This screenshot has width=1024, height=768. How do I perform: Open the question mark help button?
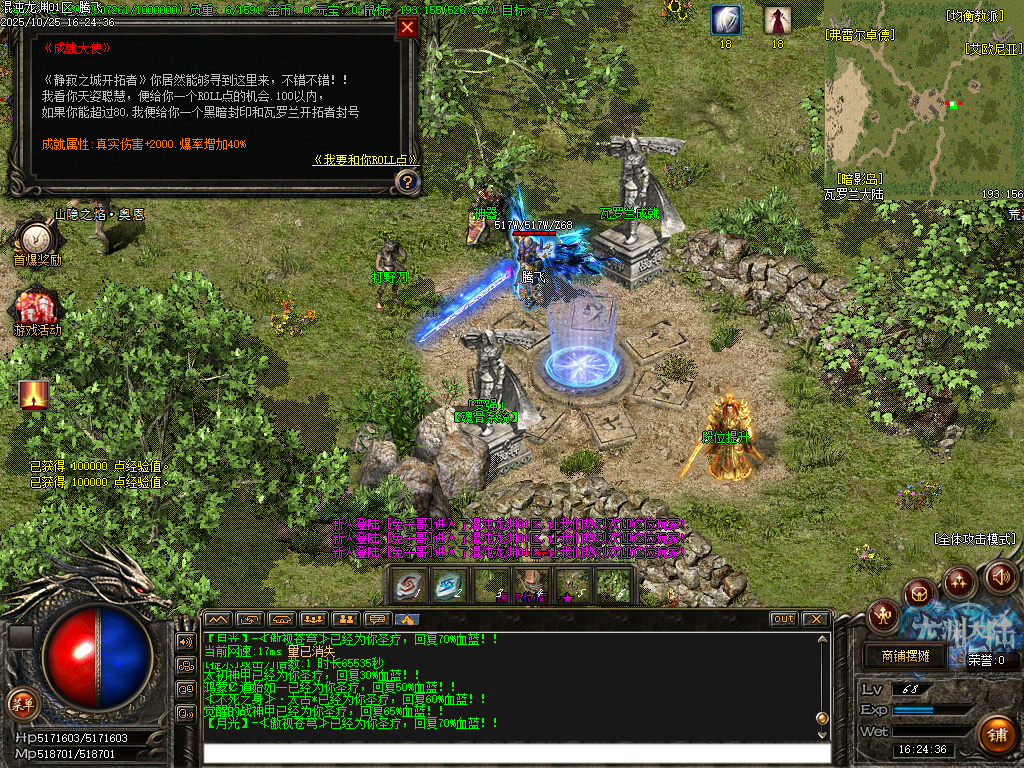pyautogui.click(x=406, y=181)
